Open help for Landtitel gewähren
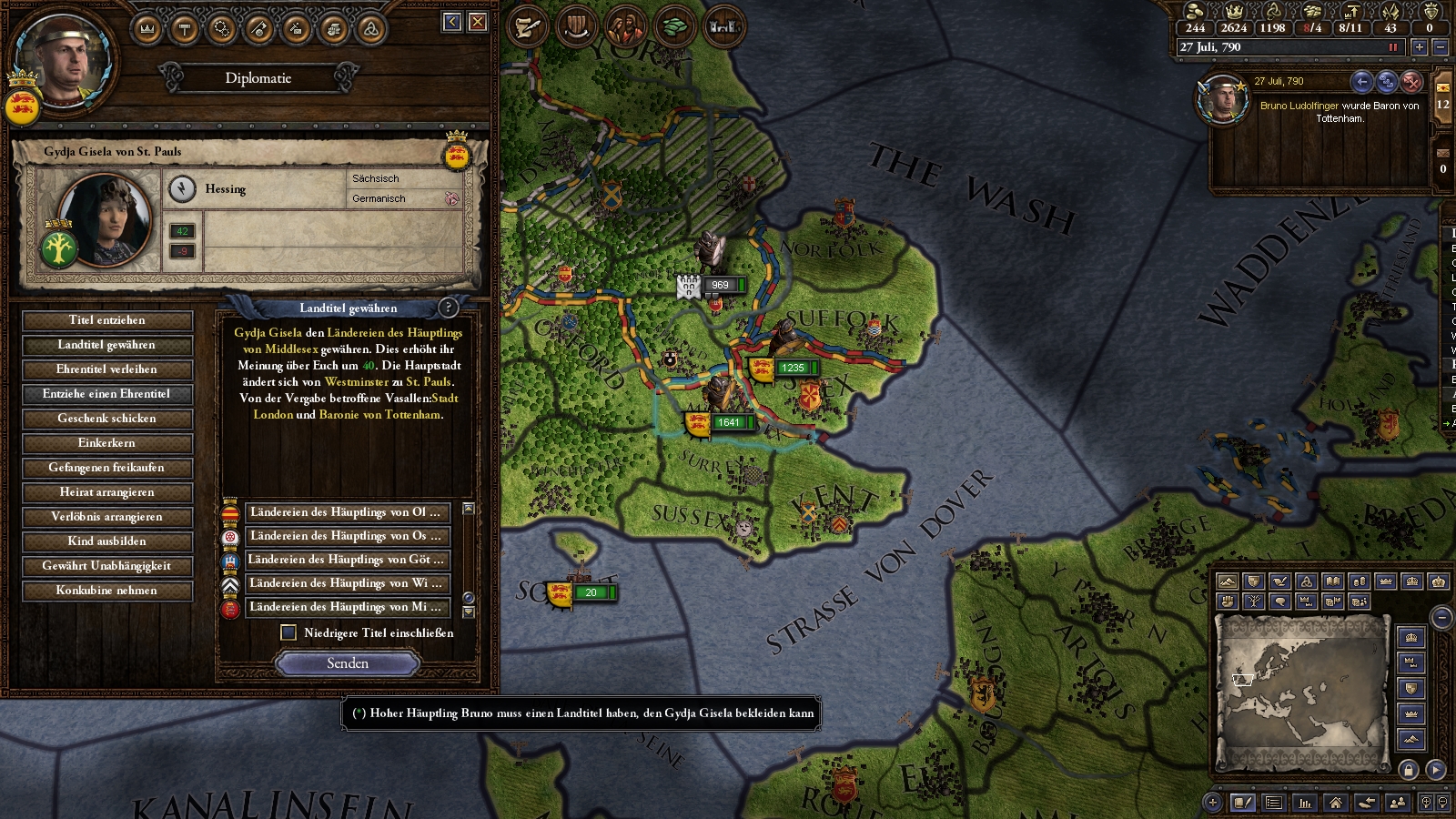Screen dimensions: 1456x819 448,308
